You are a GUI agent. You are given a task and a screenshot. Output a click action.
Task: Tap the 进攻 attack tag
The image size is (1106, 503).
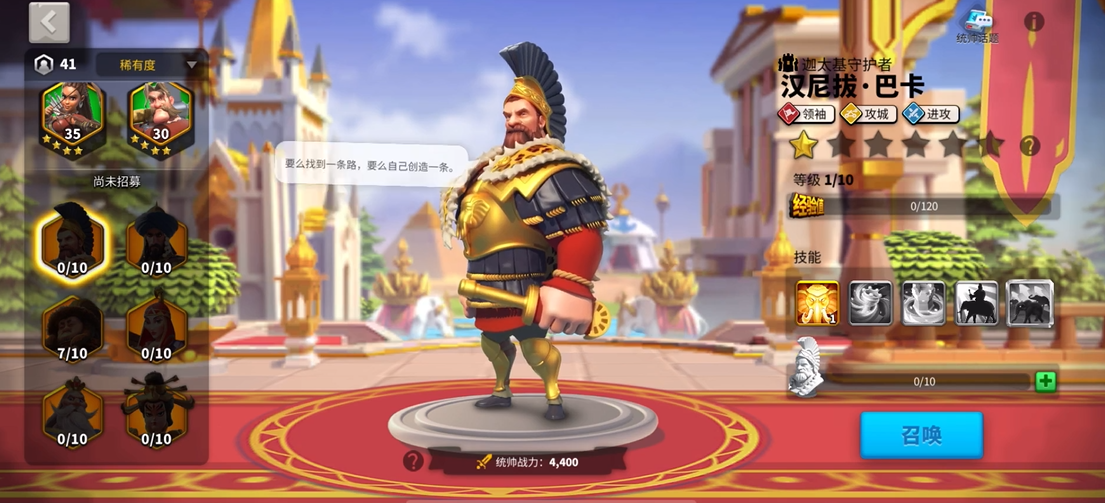click(x=930, y=114)
